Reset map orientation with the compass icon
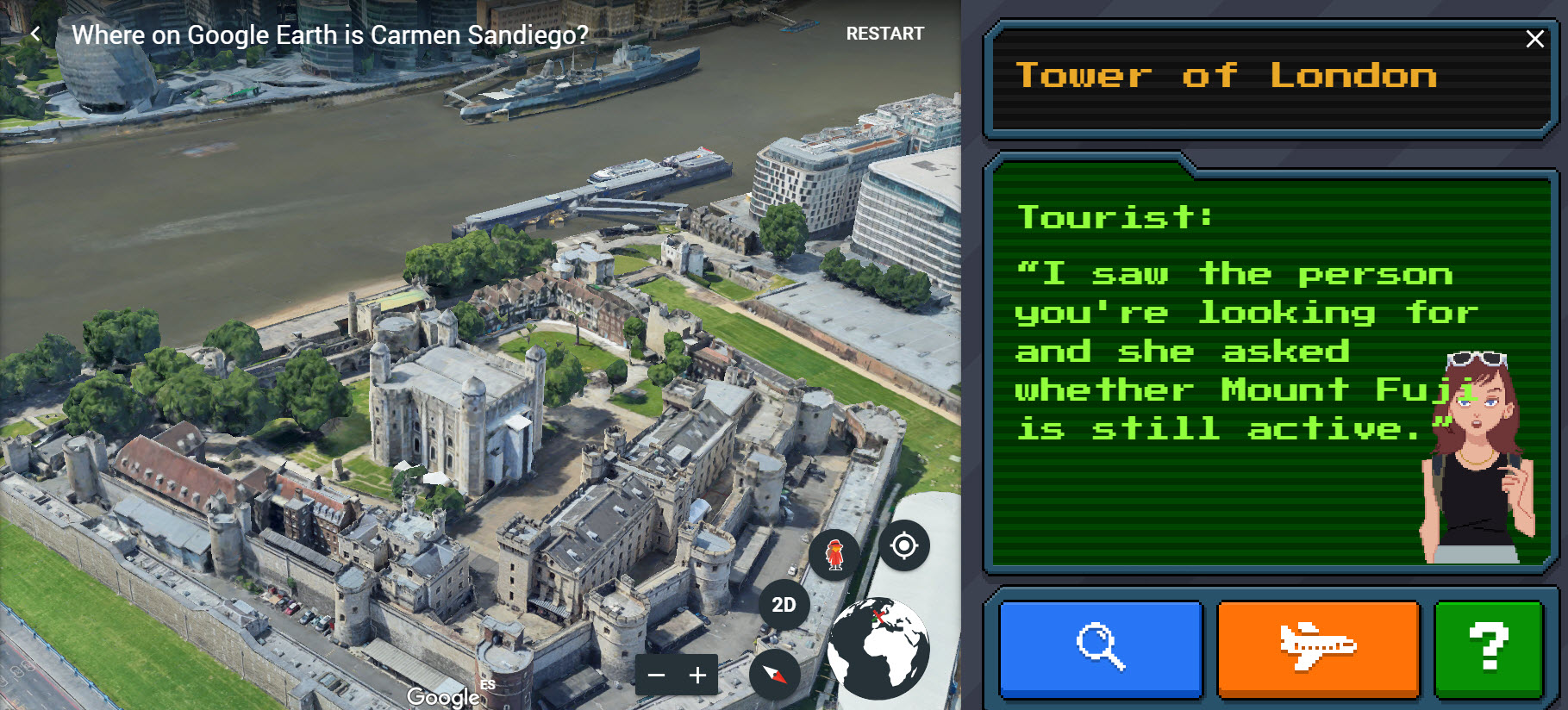This screenshot has height=710, width=1568. point(776,676)
